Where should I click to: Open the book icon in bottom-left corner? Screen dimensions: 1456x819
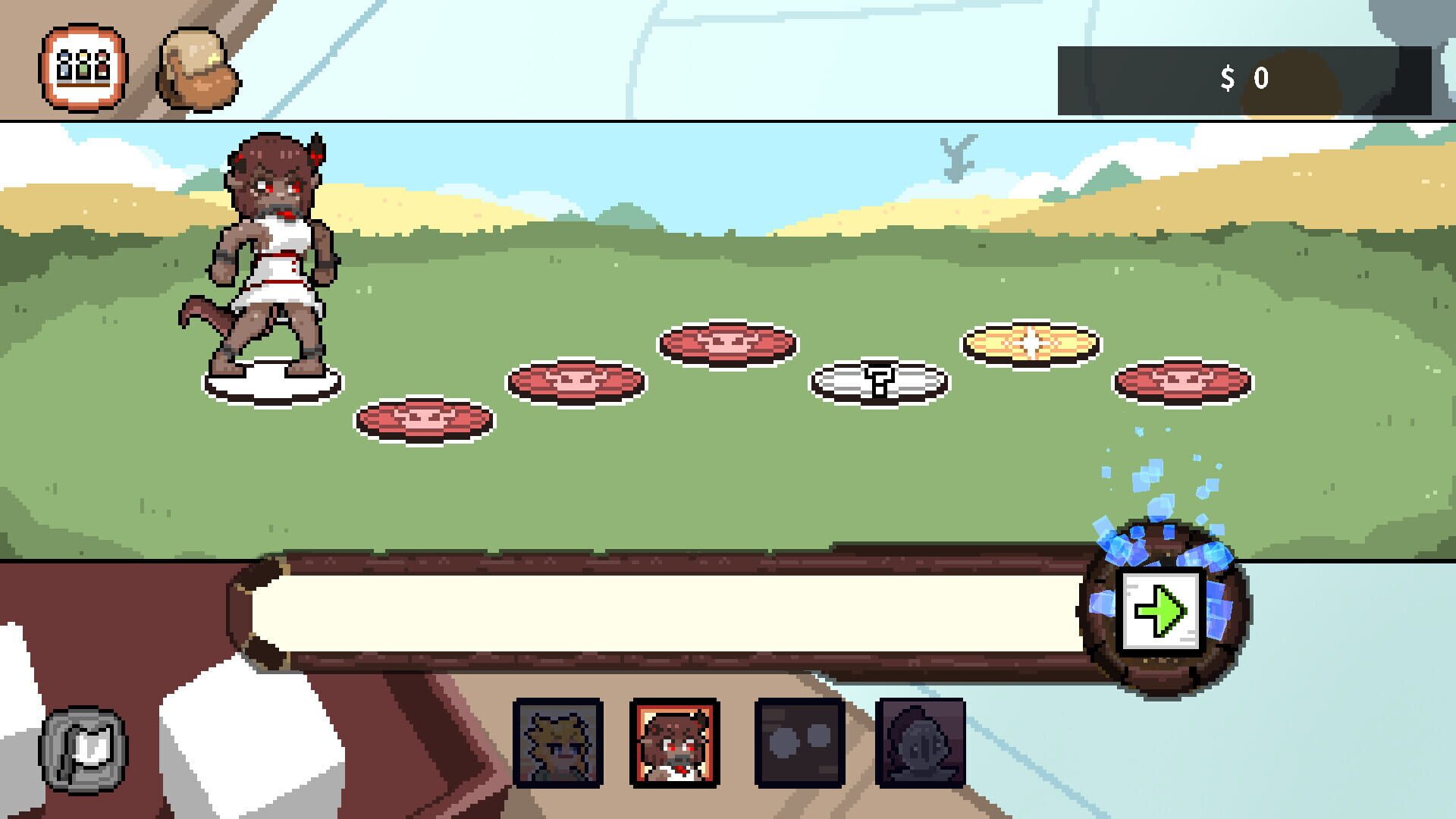click(82, 751)
